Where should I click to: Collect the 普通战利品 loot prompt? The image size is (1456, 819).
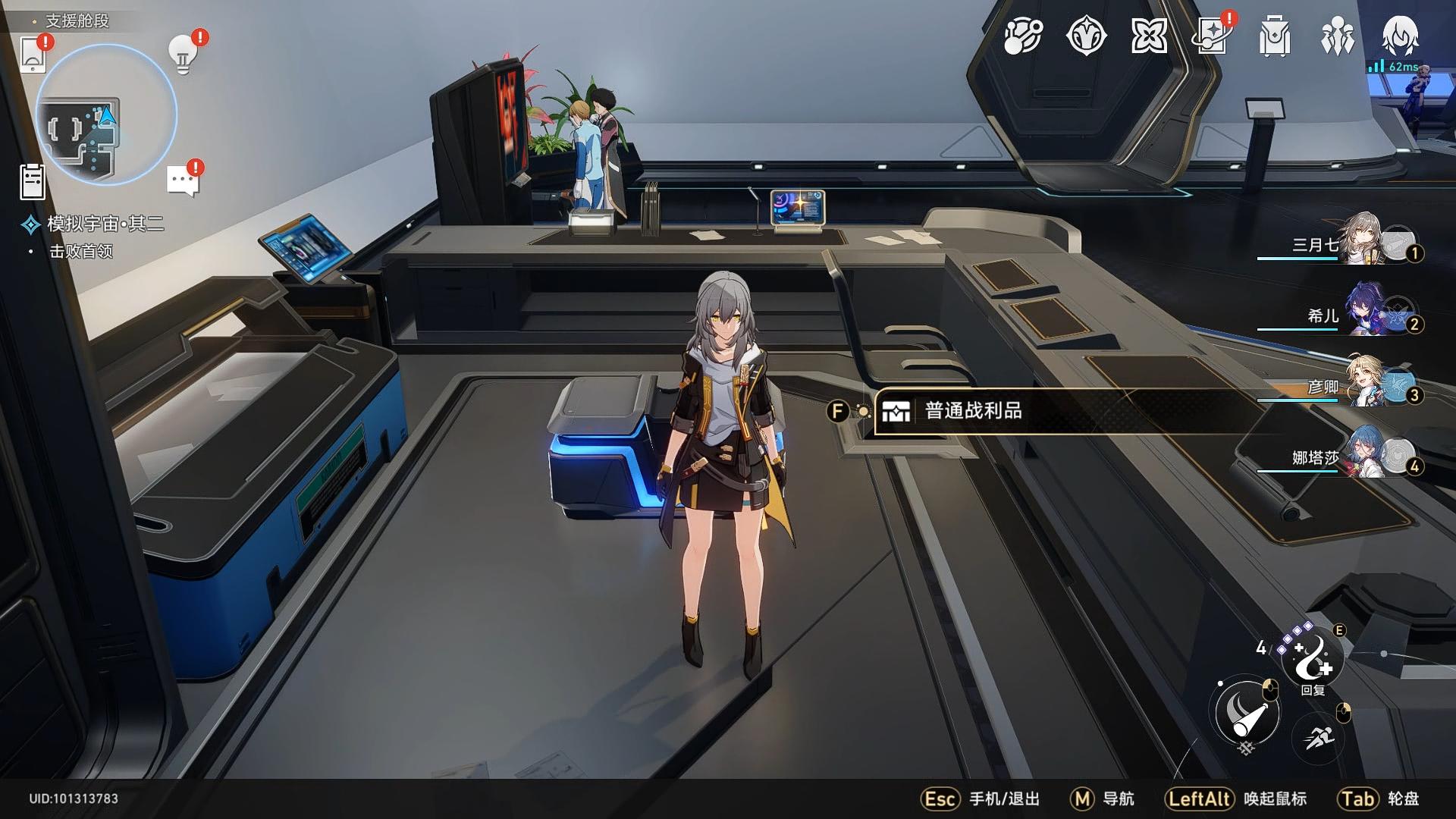click(974, 411)
